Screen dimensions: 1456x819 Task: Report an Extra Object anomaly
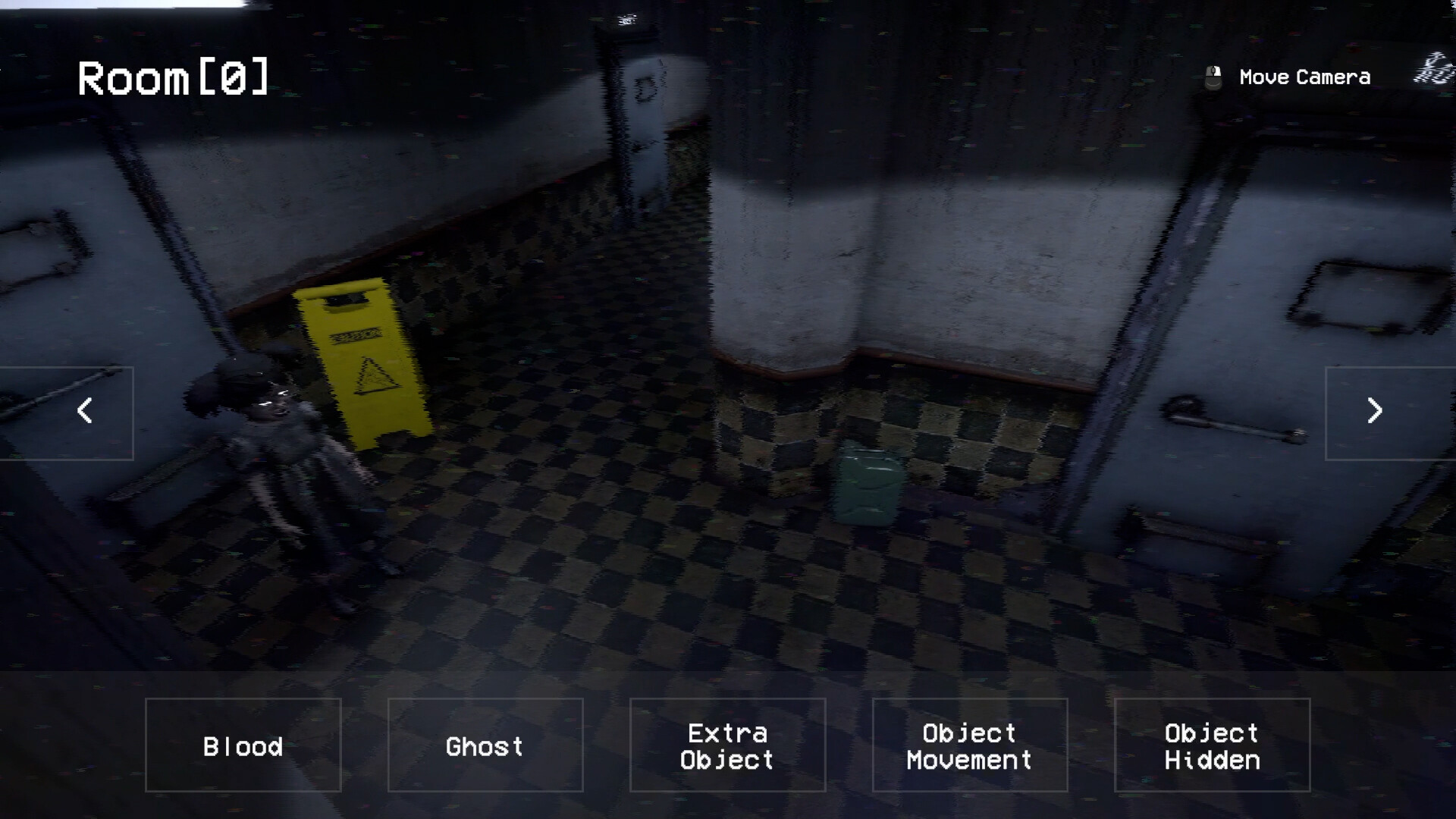727,745
